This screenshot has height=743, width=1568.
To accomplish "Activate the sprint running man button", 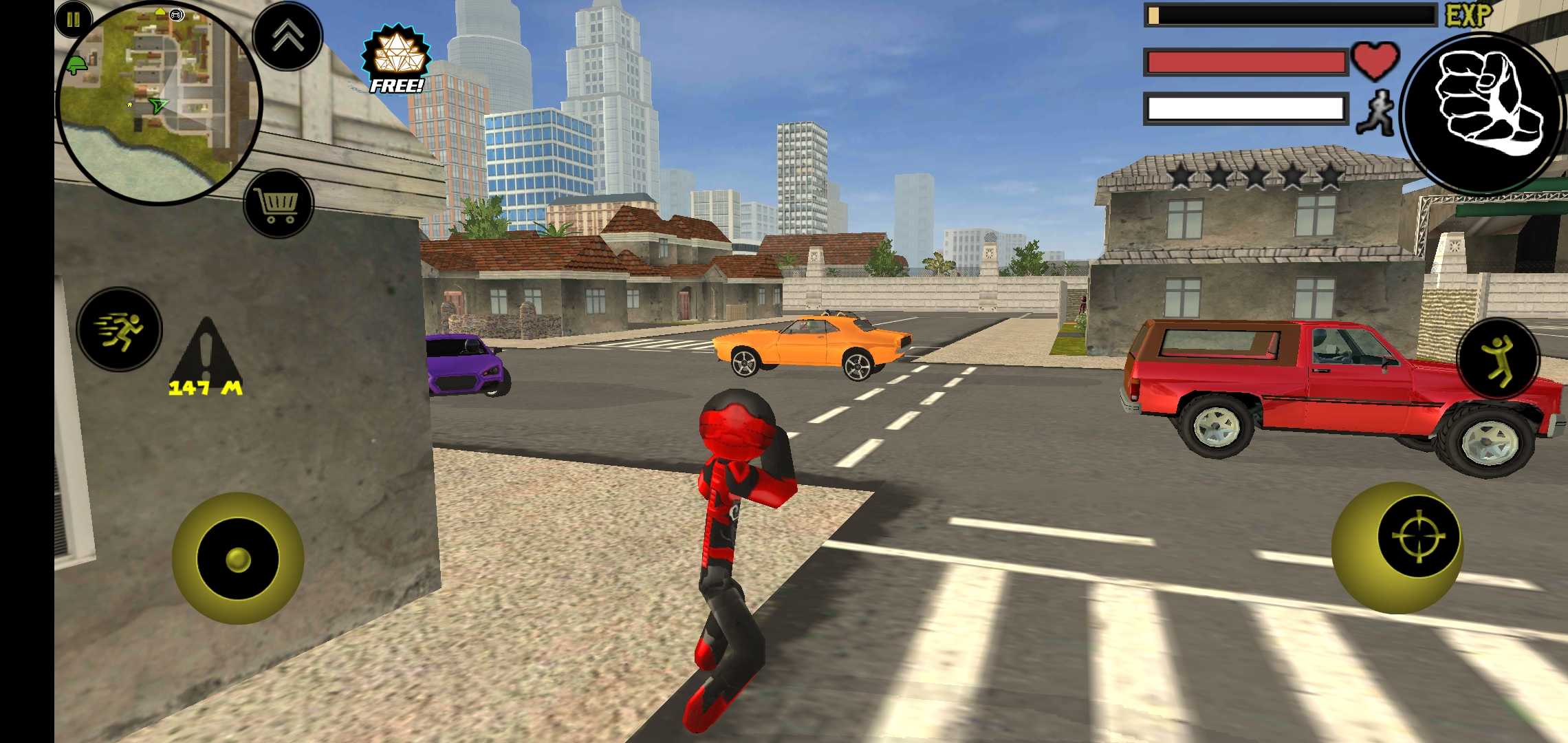I will tap(120, 329).
